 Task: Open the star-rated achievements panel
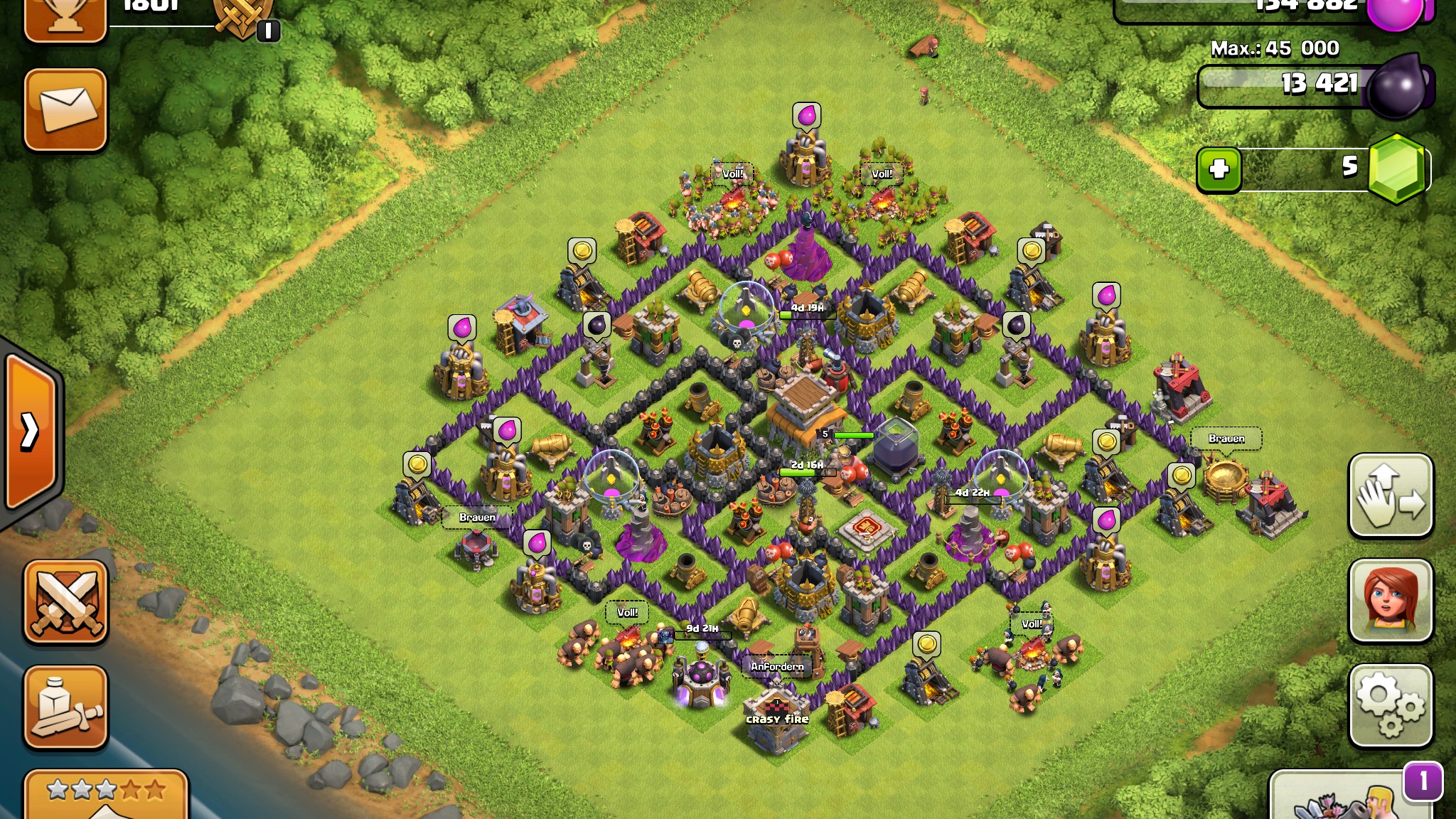click(107, 795)
